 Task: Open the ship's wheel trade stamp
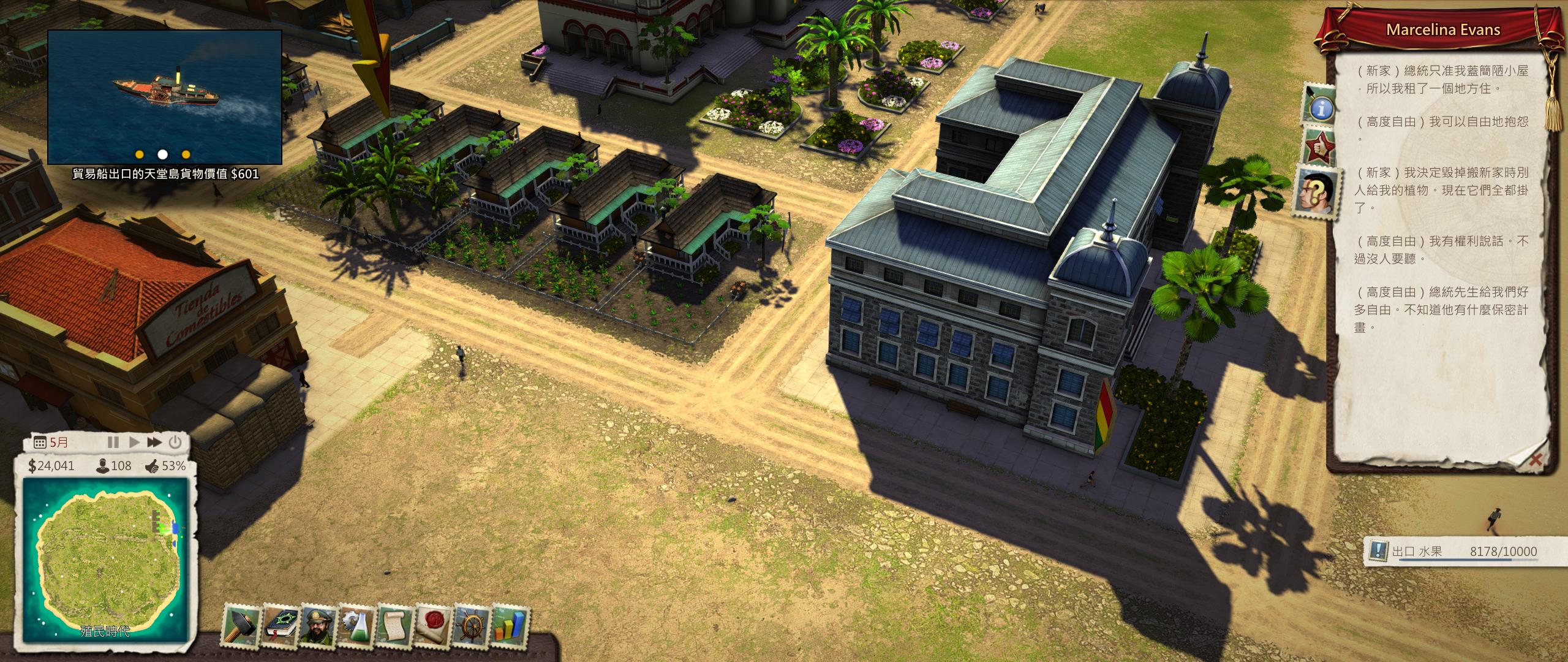[x=472, y=626]
